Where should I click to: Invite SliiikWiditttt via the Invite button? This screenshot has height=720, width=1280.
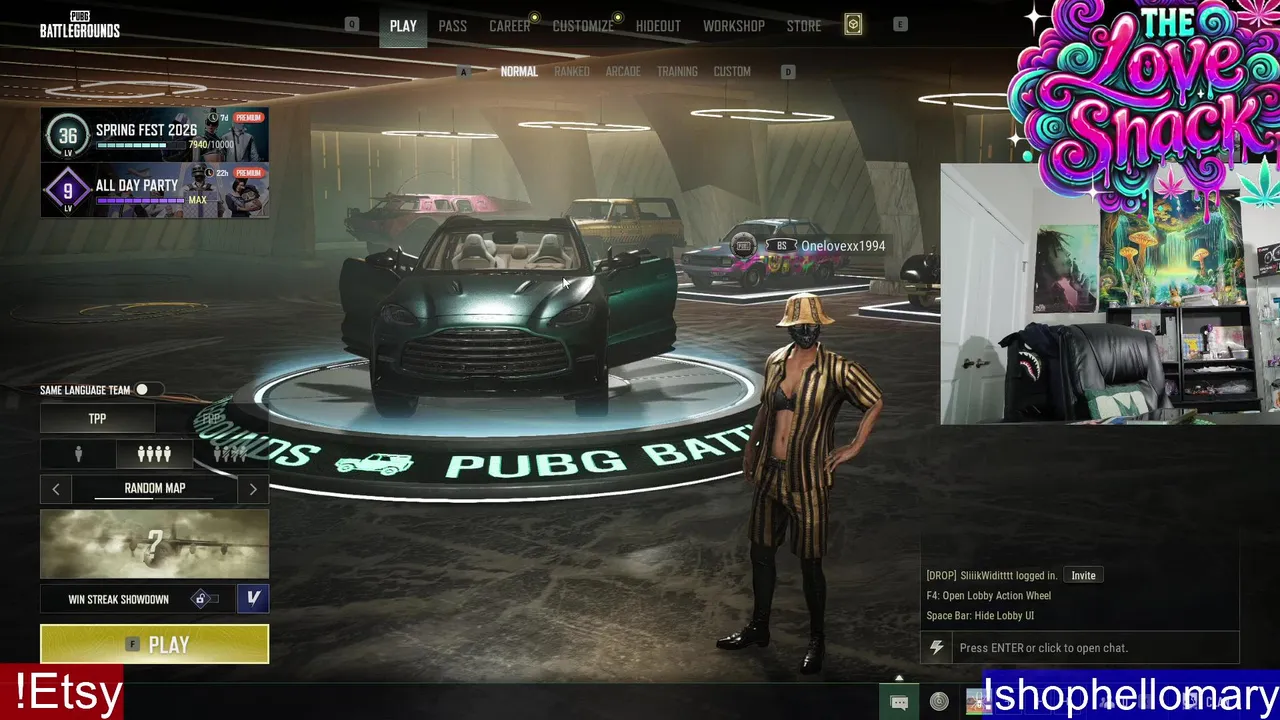pos(1083,575)
